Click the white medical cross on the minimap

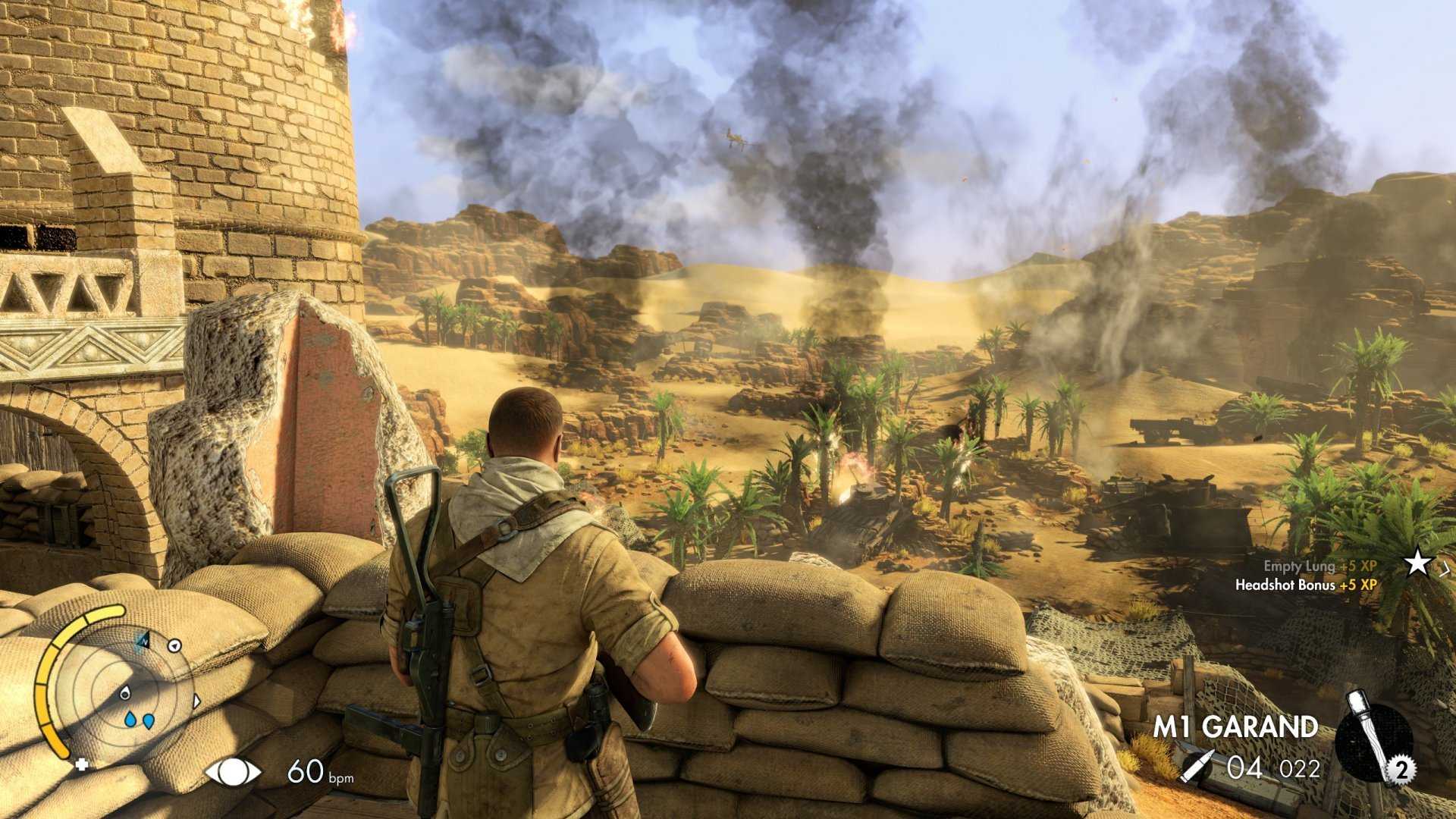[x=81, y=764]
